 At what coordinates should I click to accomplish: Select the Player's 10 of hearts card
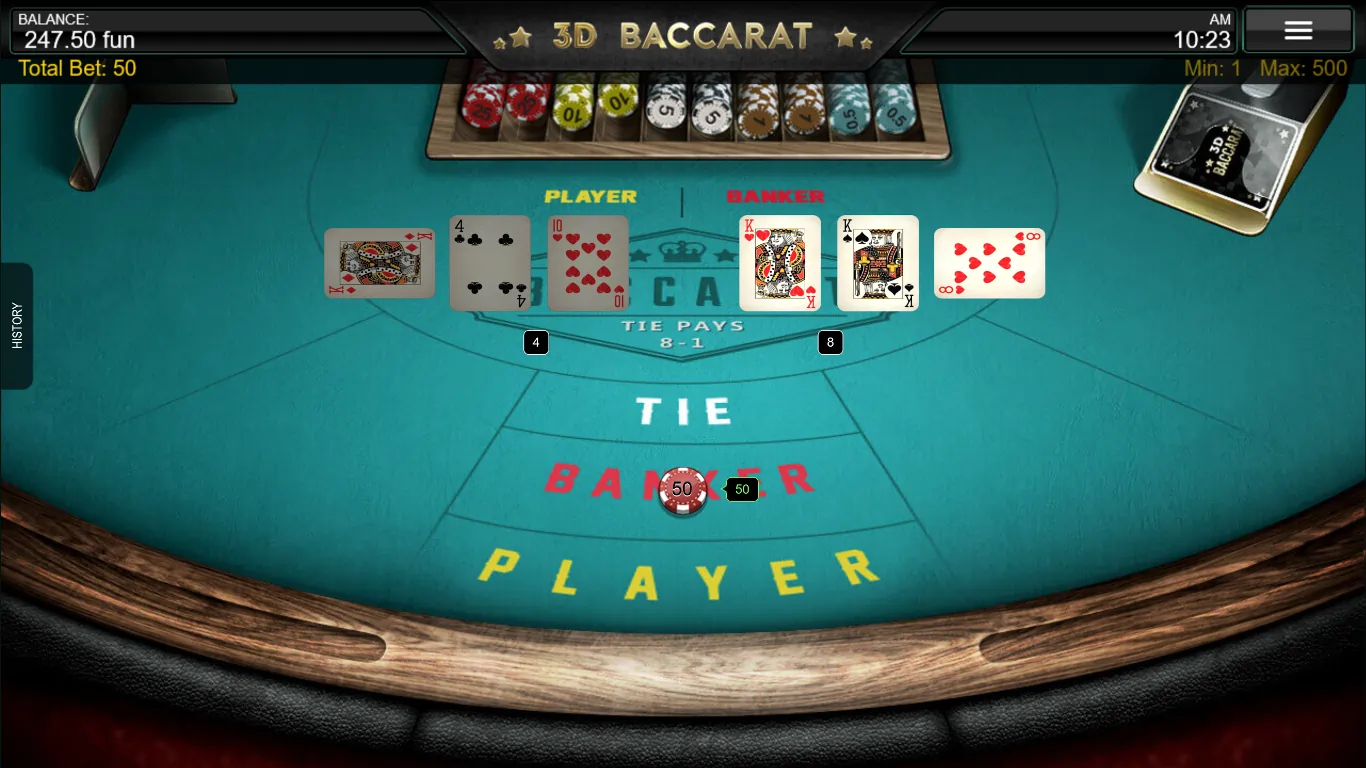coord(587,263)
